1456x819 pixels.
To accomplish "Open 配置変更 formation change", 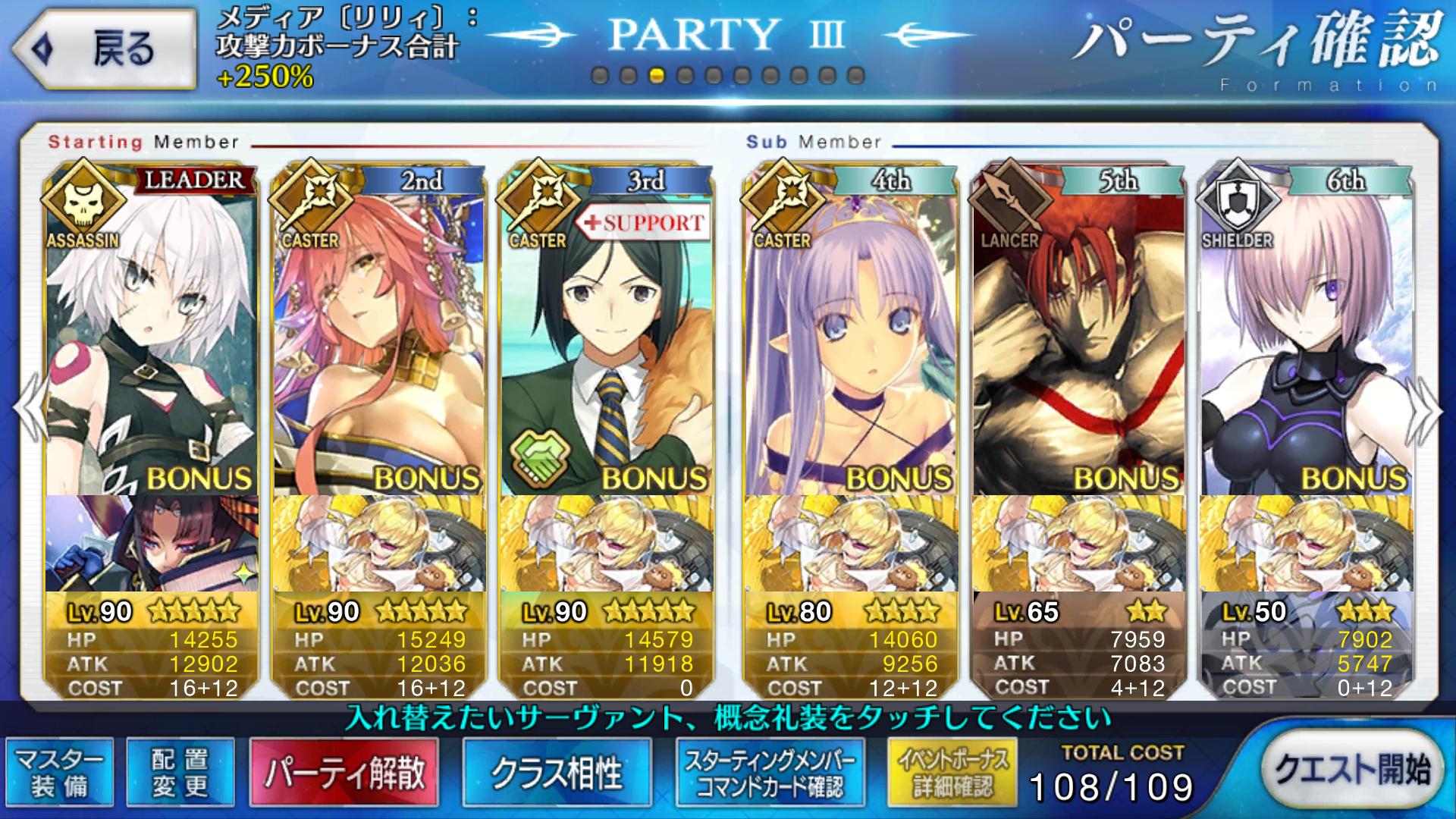I will point(180,773).
